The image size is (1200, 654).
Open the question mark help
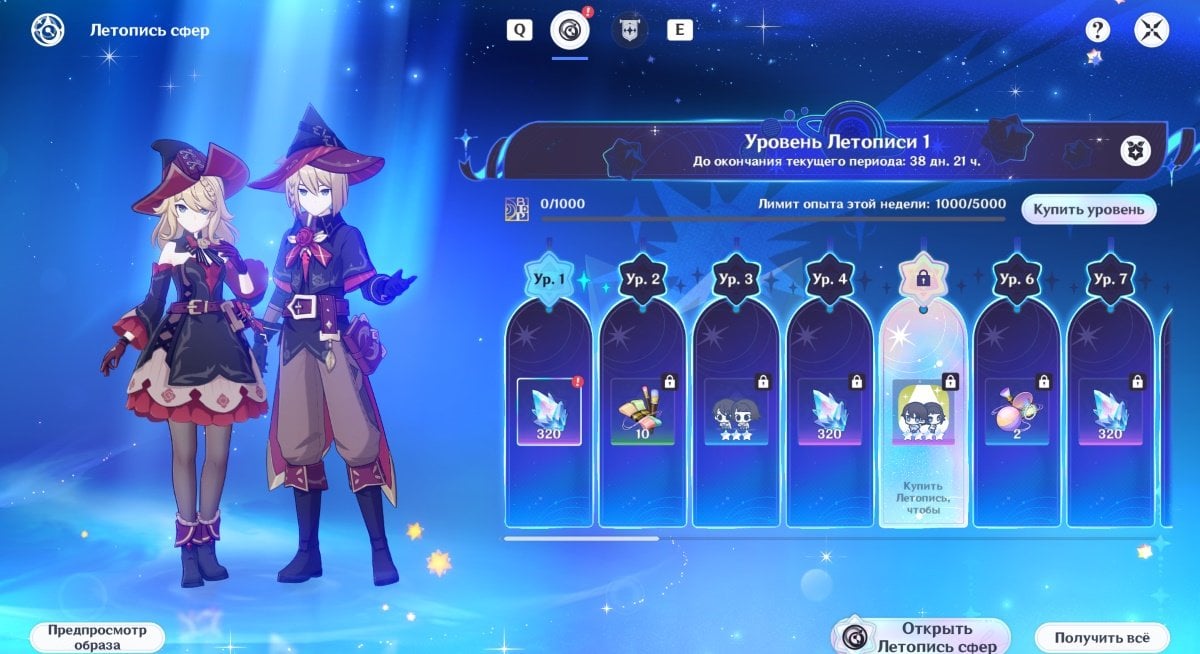(1098, 30)
